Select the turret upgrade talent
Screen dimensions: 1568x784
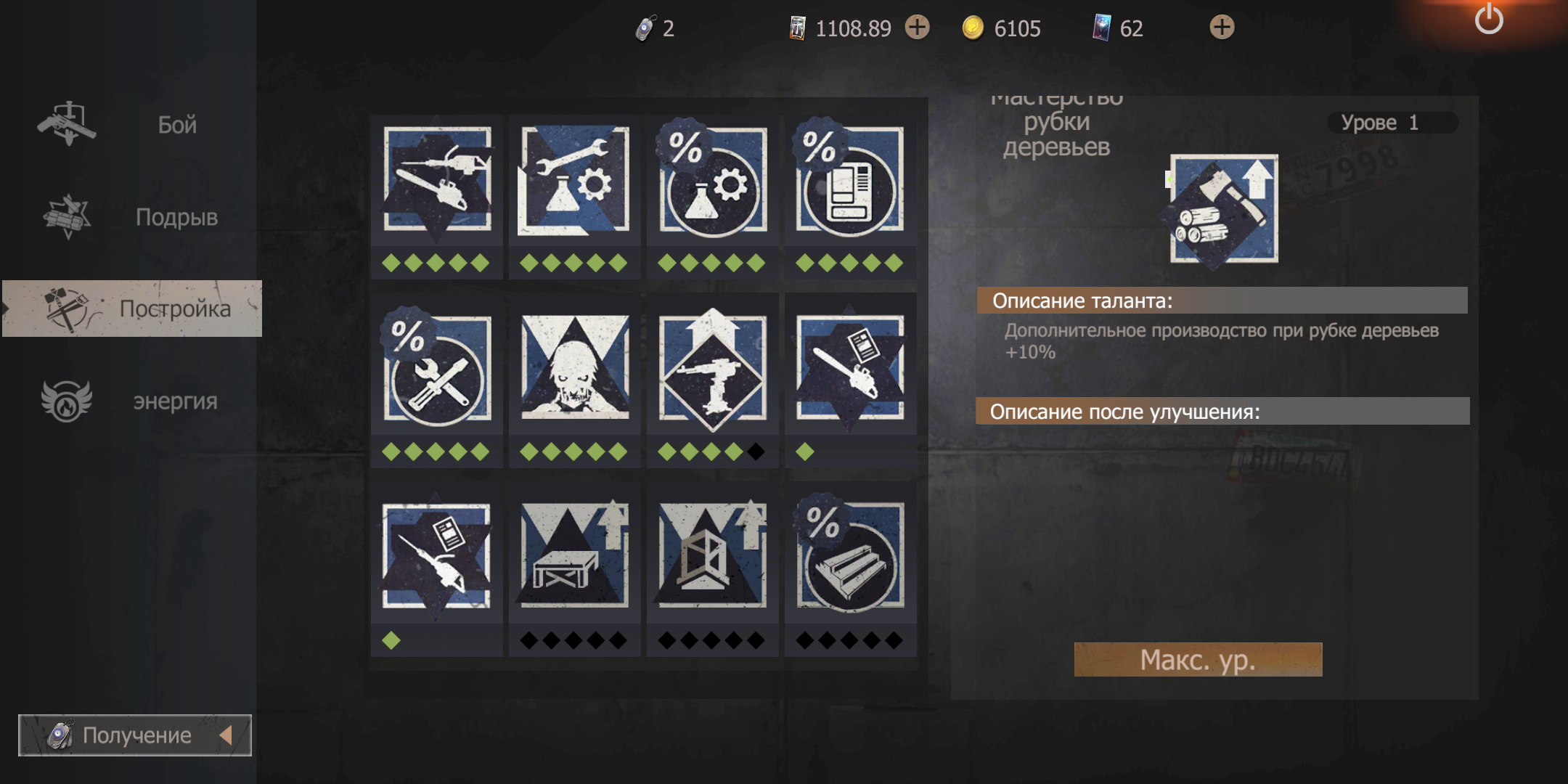point(712,368)
